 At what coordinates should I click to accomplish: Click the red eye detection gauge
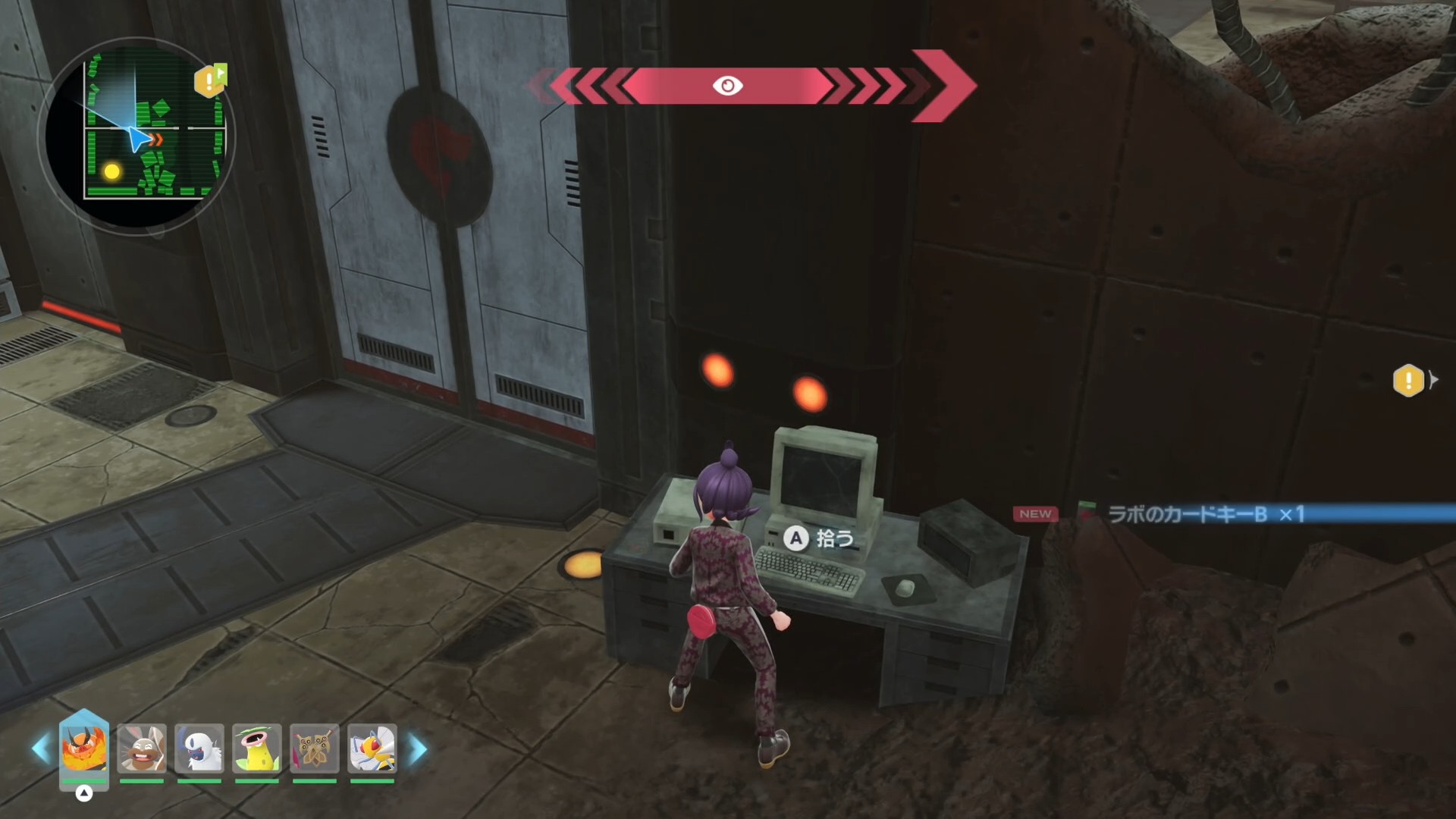727,86
